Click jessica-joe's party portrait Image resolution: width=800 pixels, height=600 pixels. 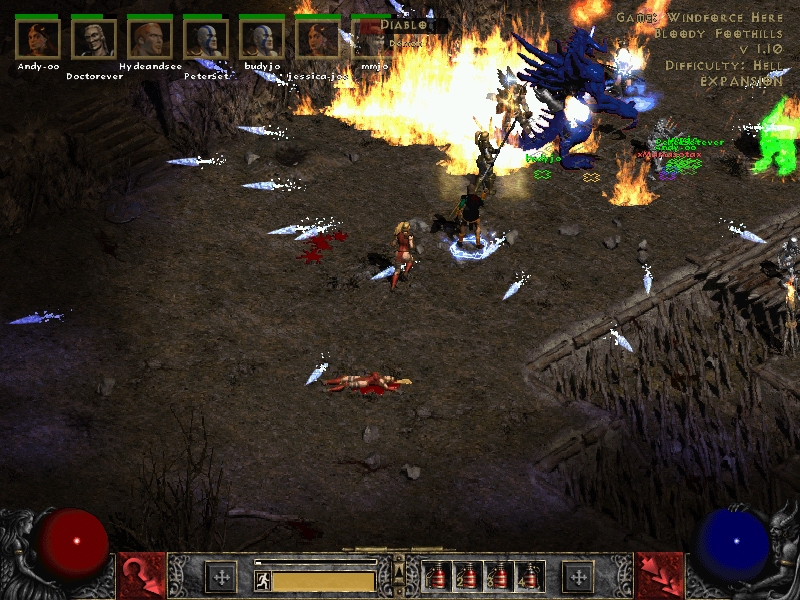coord(318,38)
